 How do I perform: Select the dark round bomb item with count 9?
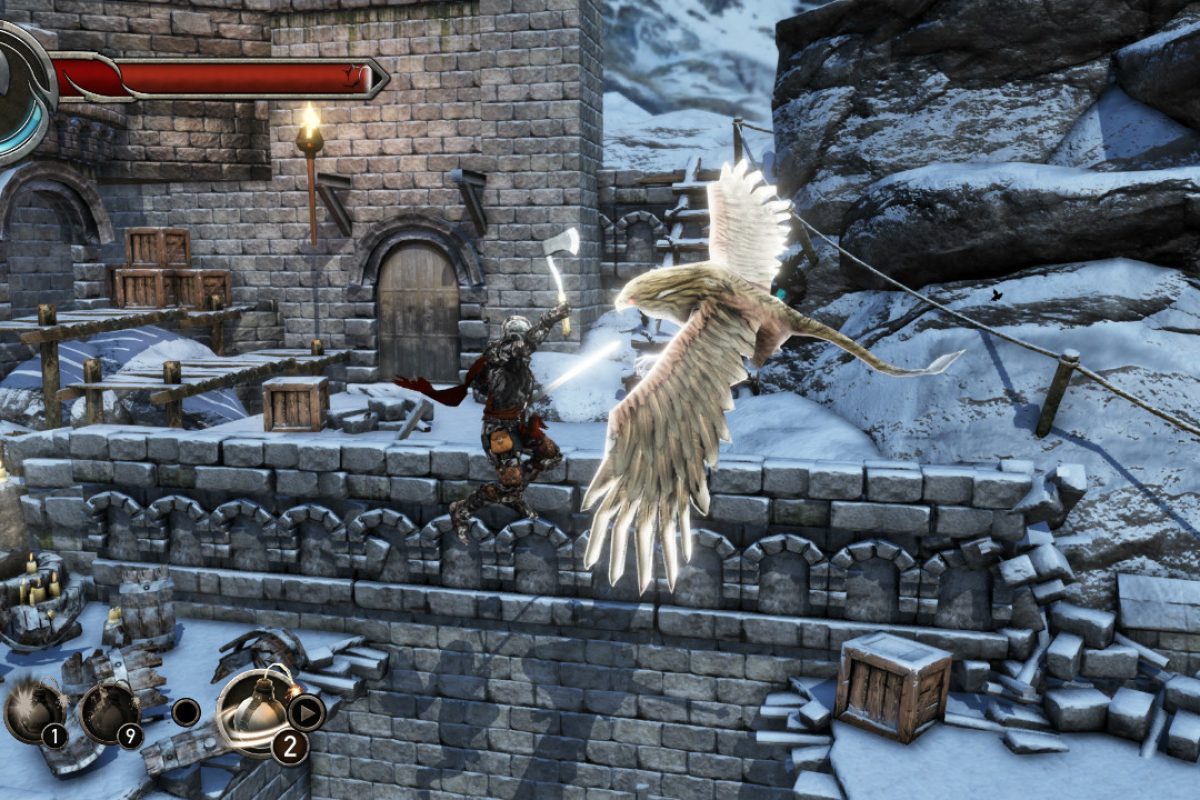coord(109,711)
